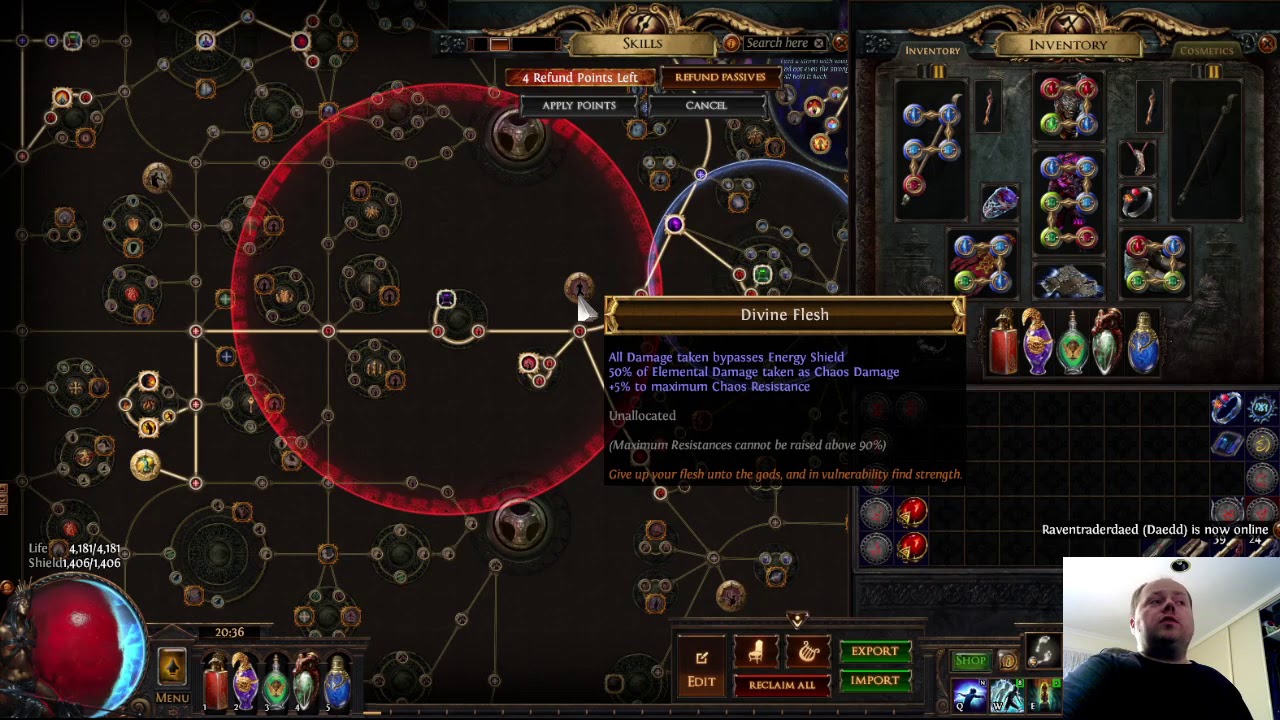Close the Inventory panel
This screenshot has height=720, width=1280.
pyautogui.click(x=1266, y=44)
